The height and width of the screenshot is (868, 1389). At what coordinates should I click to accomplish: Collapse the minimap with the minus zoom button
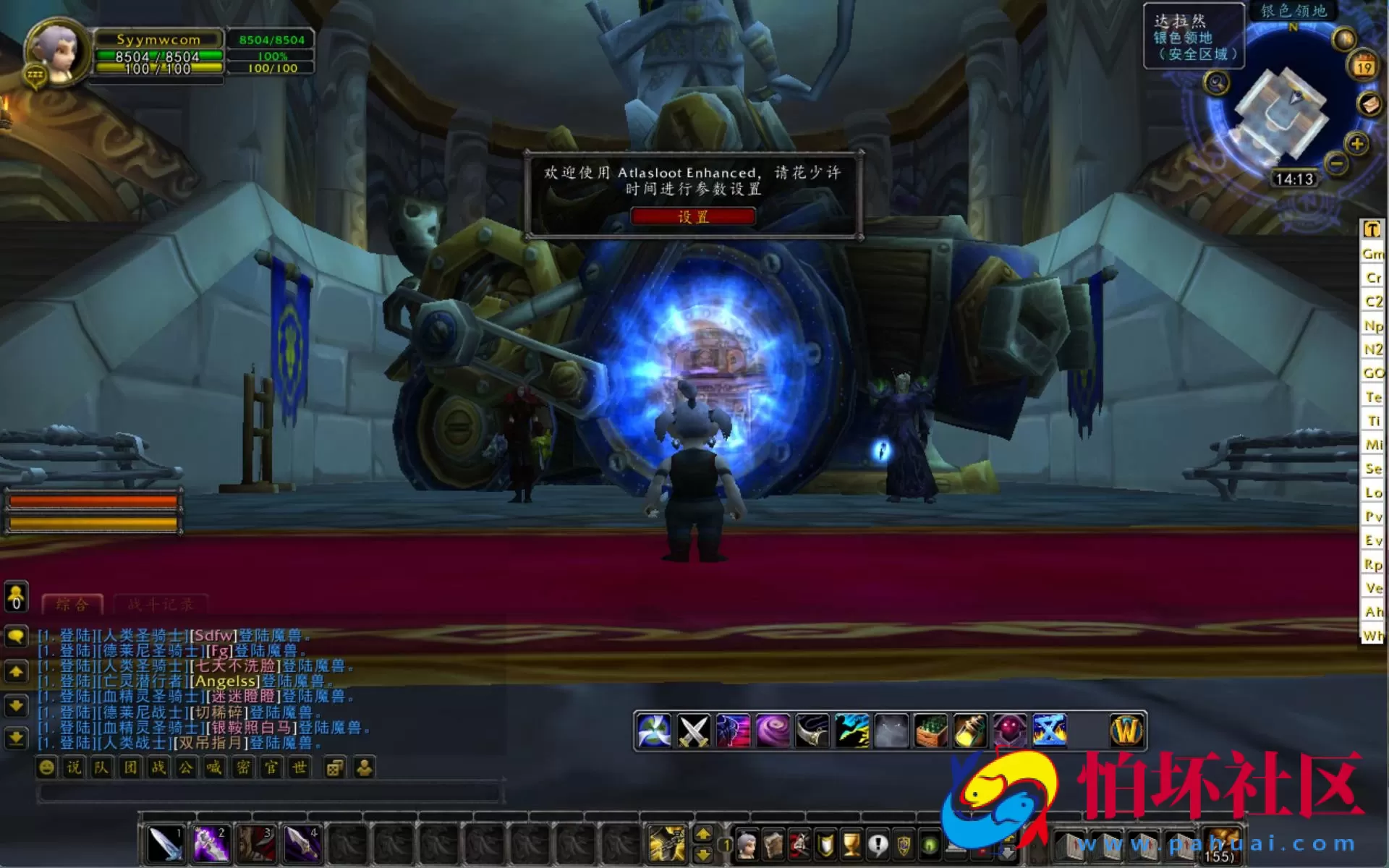pyautogui.click(x=1337, y=165)
